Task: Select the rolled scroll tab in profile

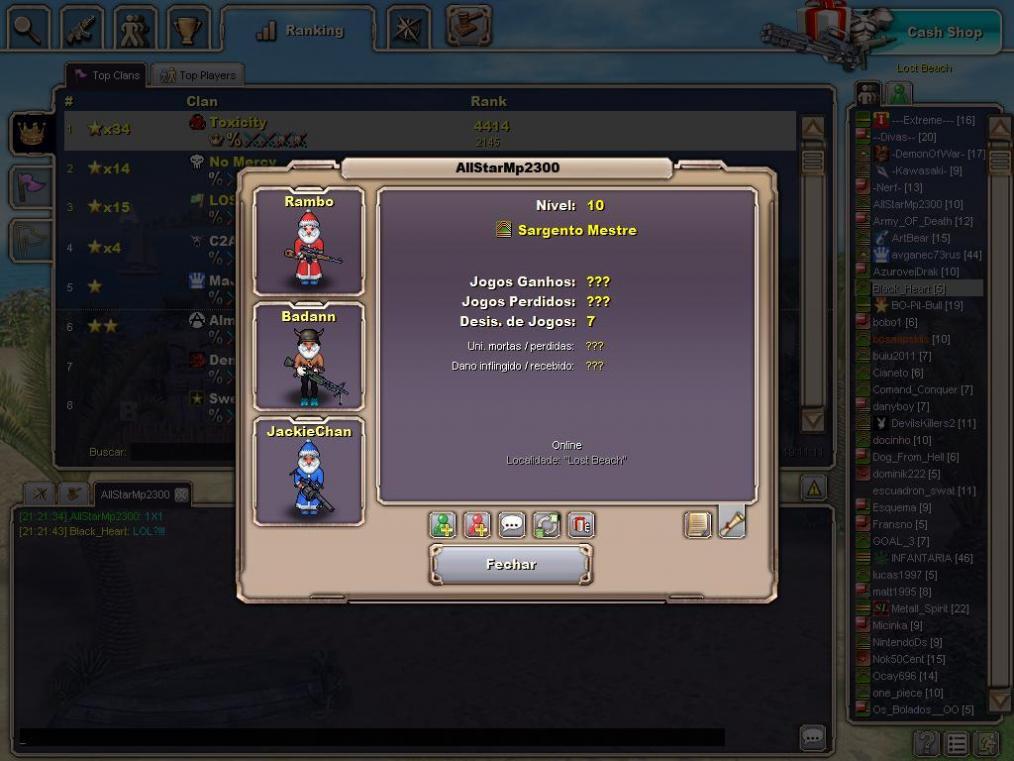Action: [x=732, y=523]
